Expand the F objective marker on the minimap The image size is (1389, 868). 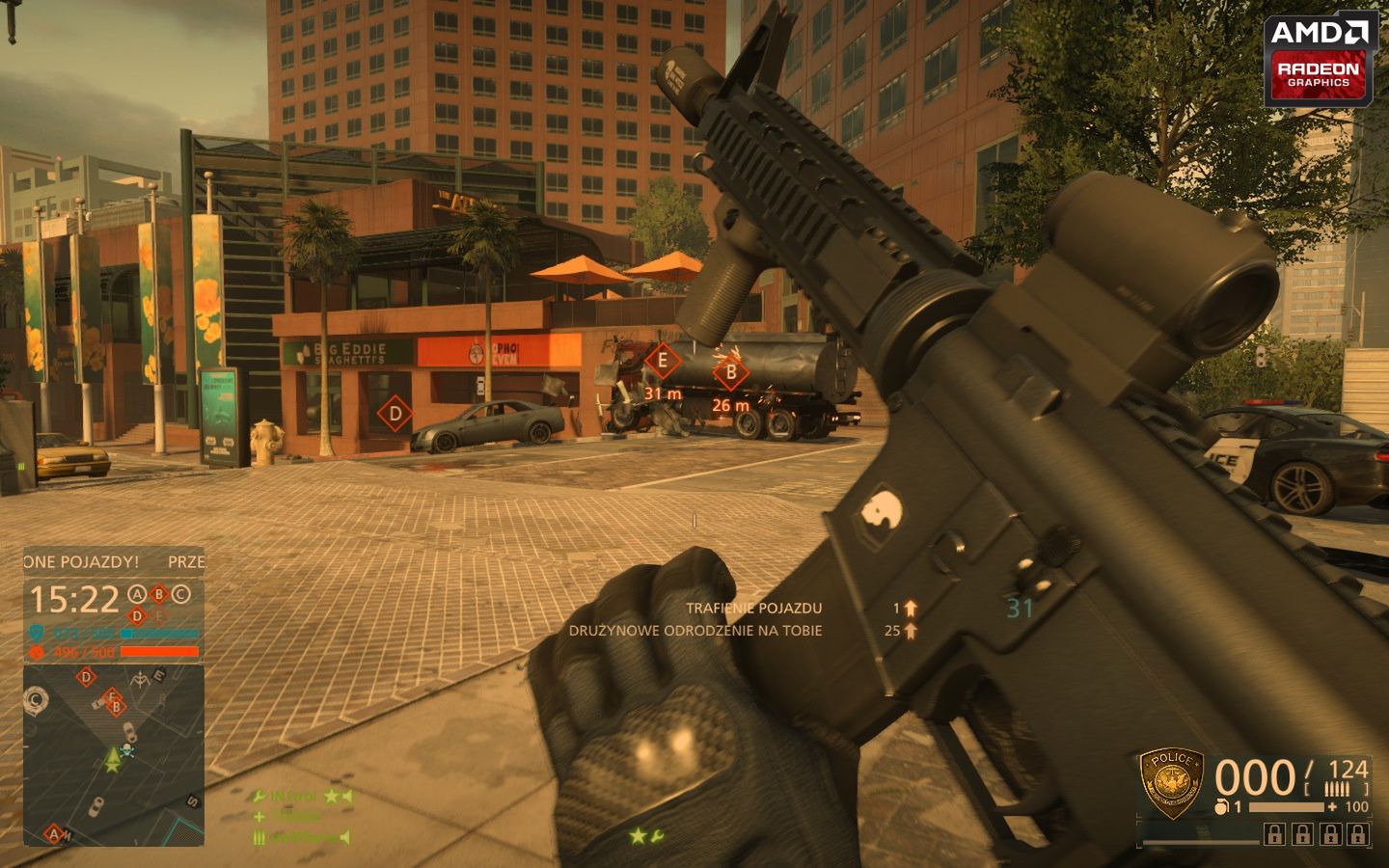[110, 698]
